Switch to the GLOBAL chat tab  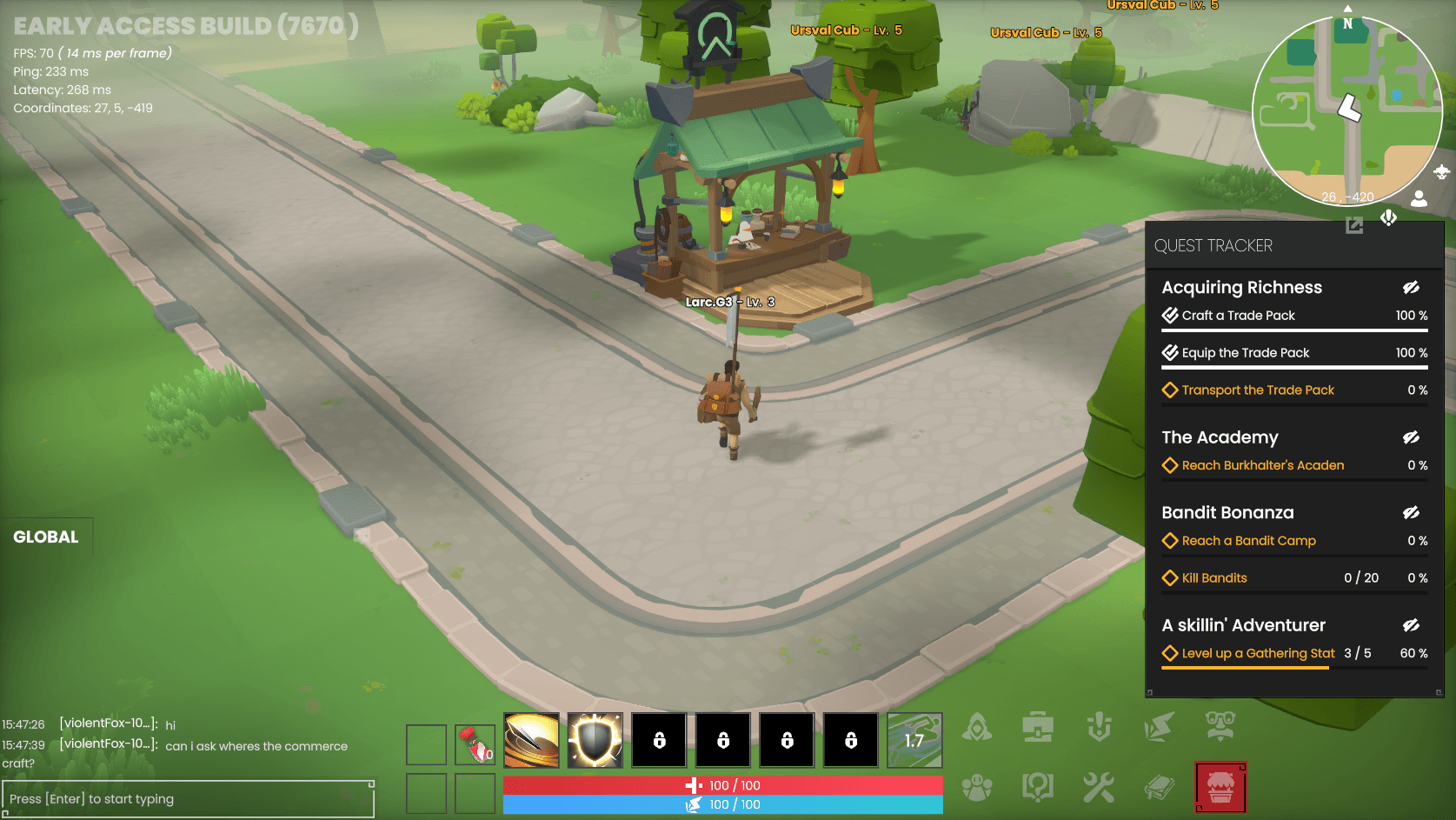pos(46,537)
